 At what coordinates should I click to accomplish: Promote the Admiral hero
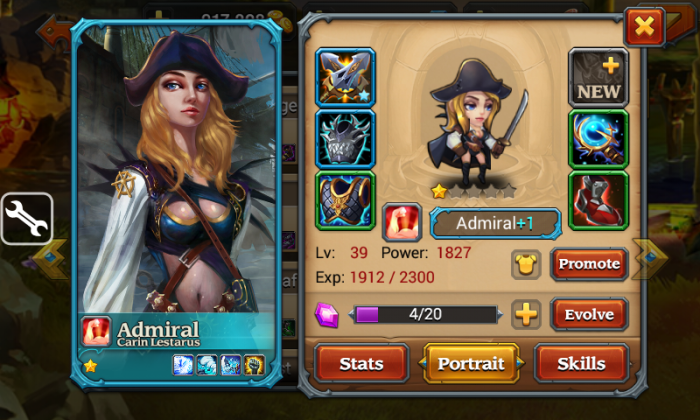tap(589, 264)
